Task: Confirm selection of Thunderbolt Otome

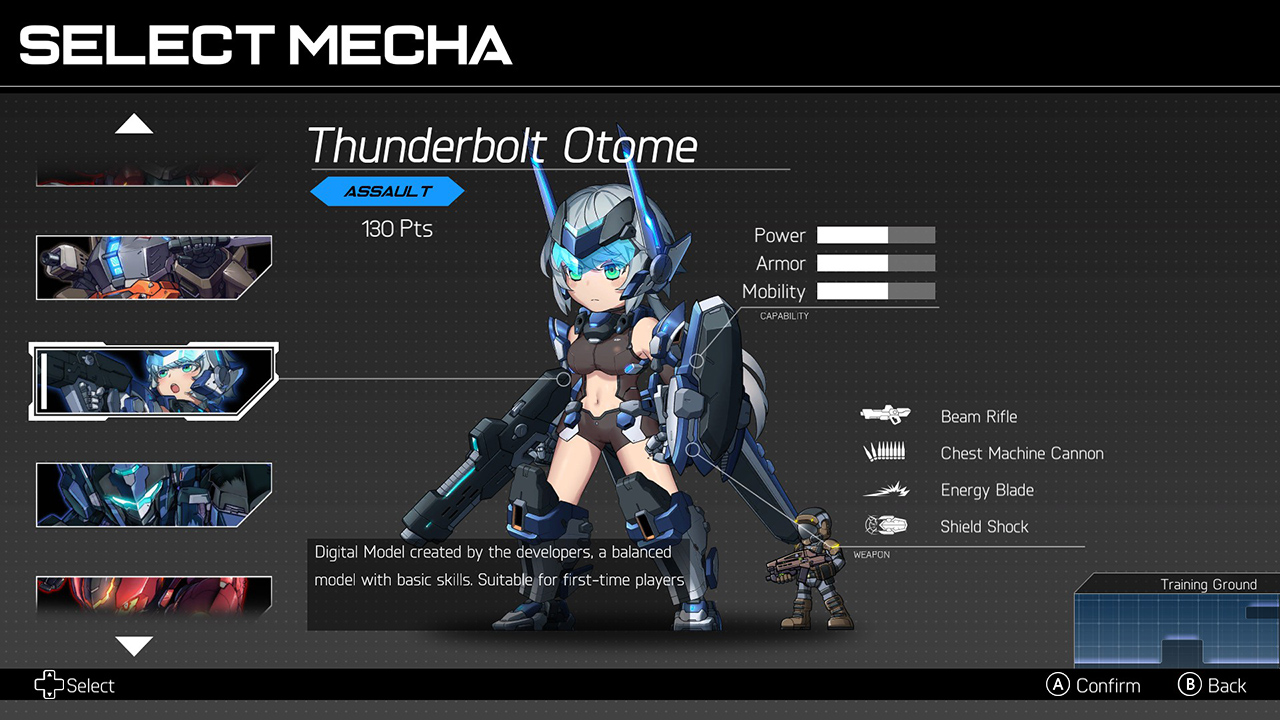Action: [x=1094, y=685]
